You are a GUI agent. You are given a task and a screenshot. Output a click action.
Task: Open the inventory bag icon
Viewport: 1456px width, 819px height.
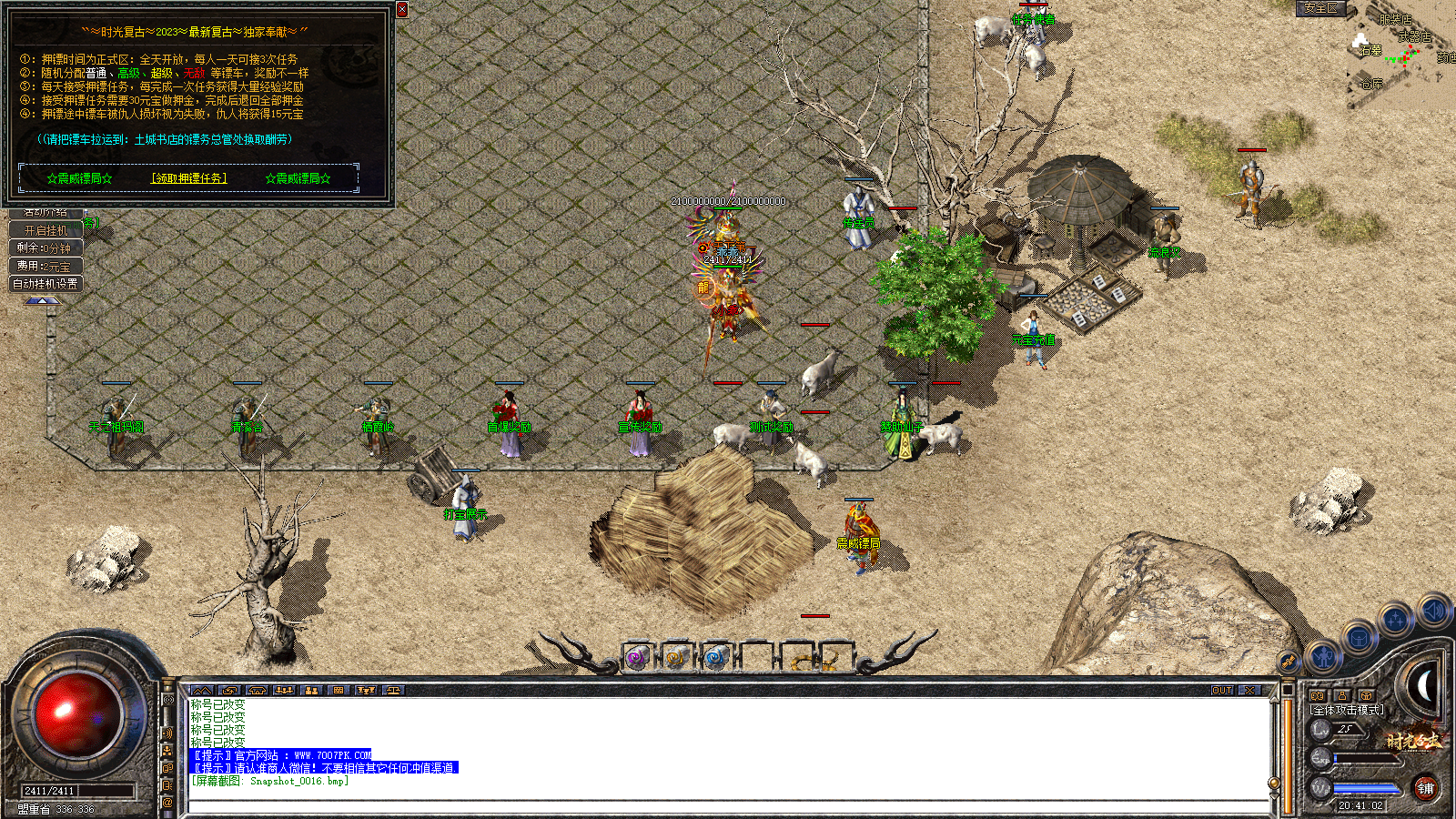click(1359, 640)
